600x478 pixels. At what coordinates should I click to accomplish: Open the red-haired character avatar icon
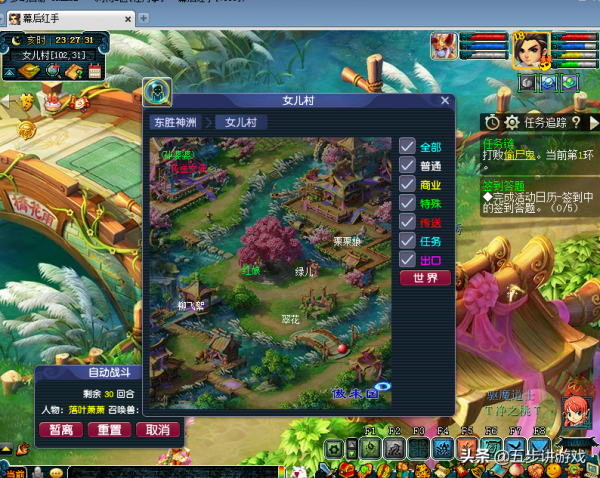tap(574, 403)
